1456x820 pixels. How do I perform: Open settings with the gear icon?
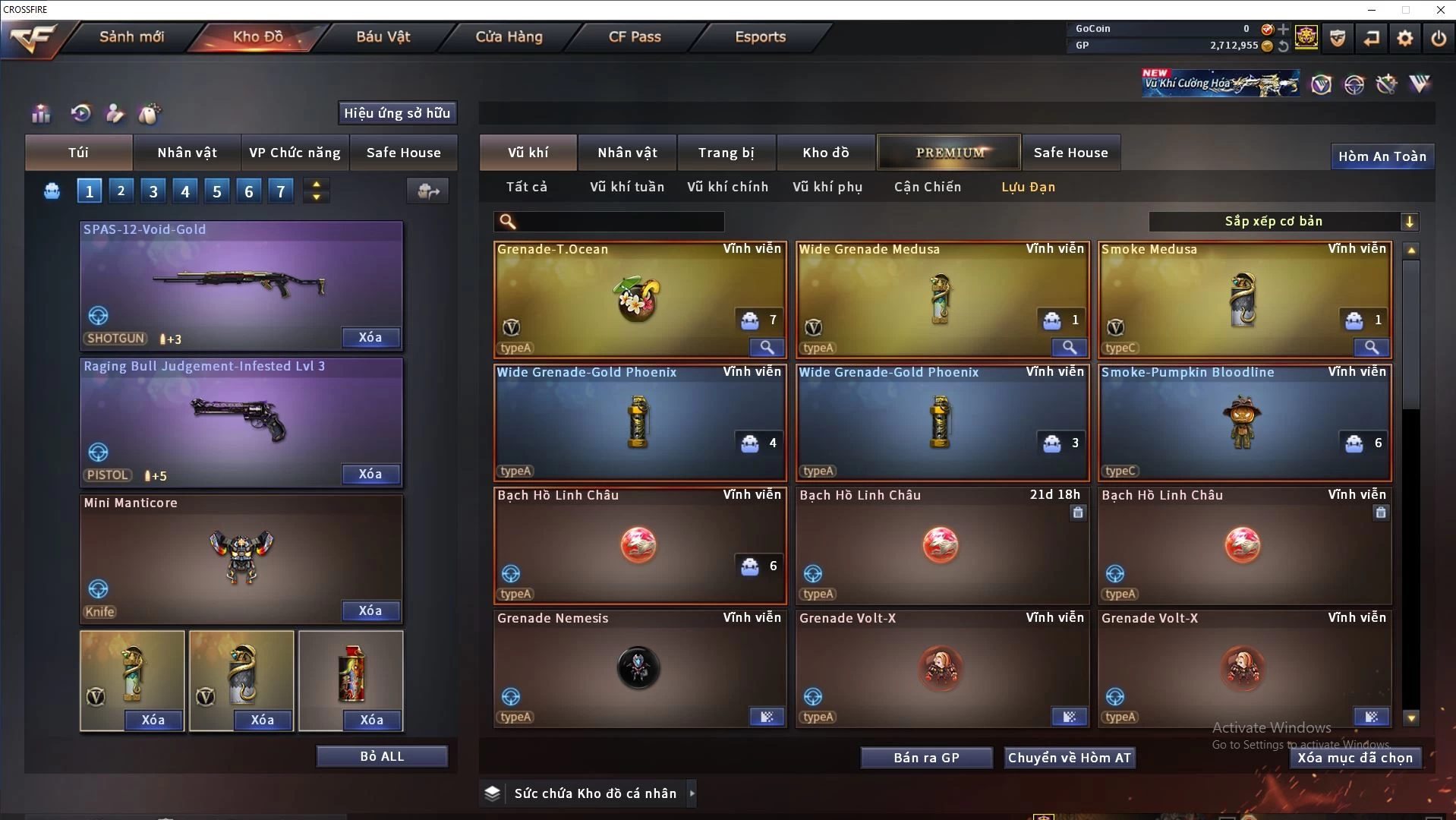tap(1404, 38)
